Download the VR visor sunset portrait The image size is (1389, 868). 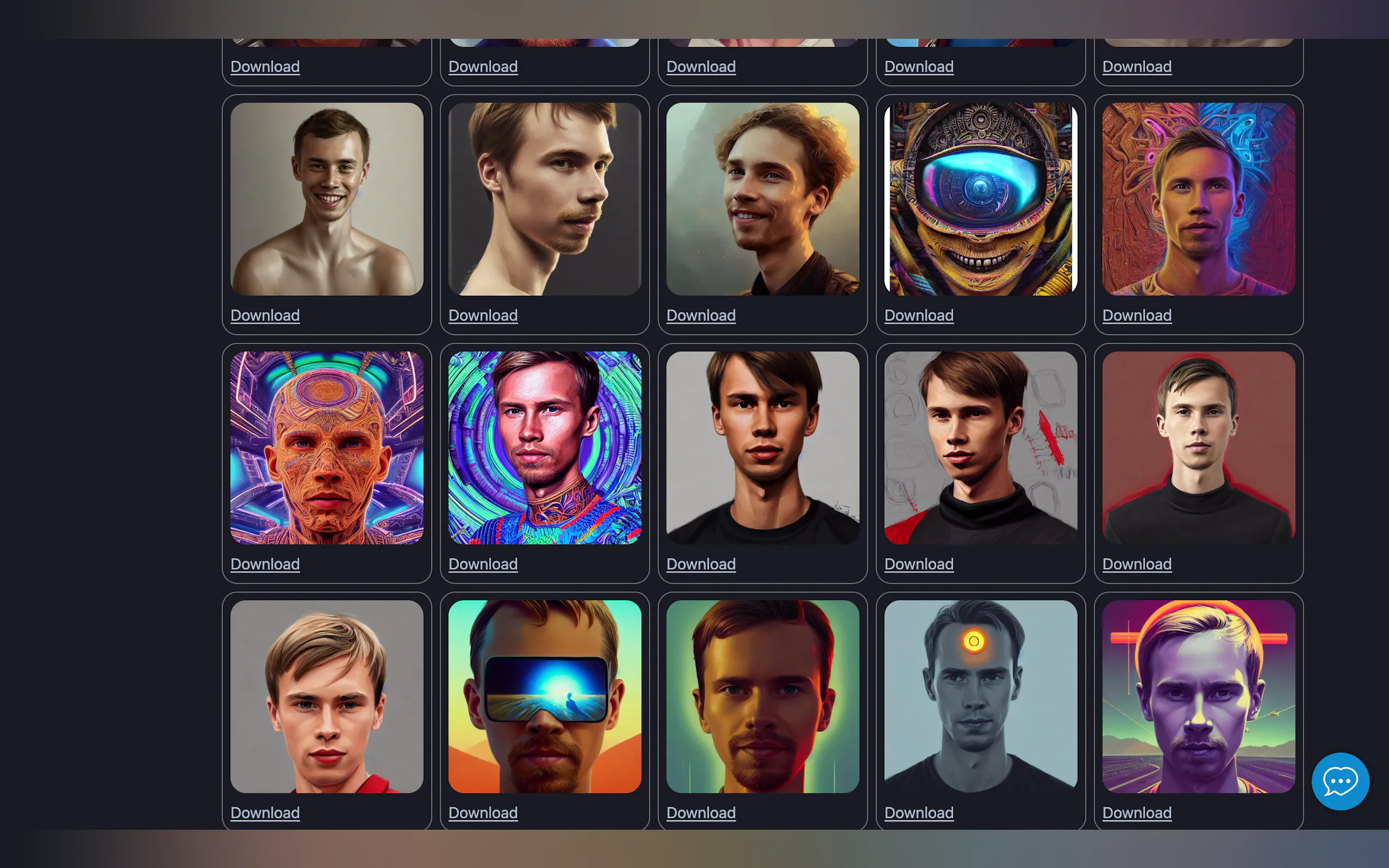coord(482,812)
